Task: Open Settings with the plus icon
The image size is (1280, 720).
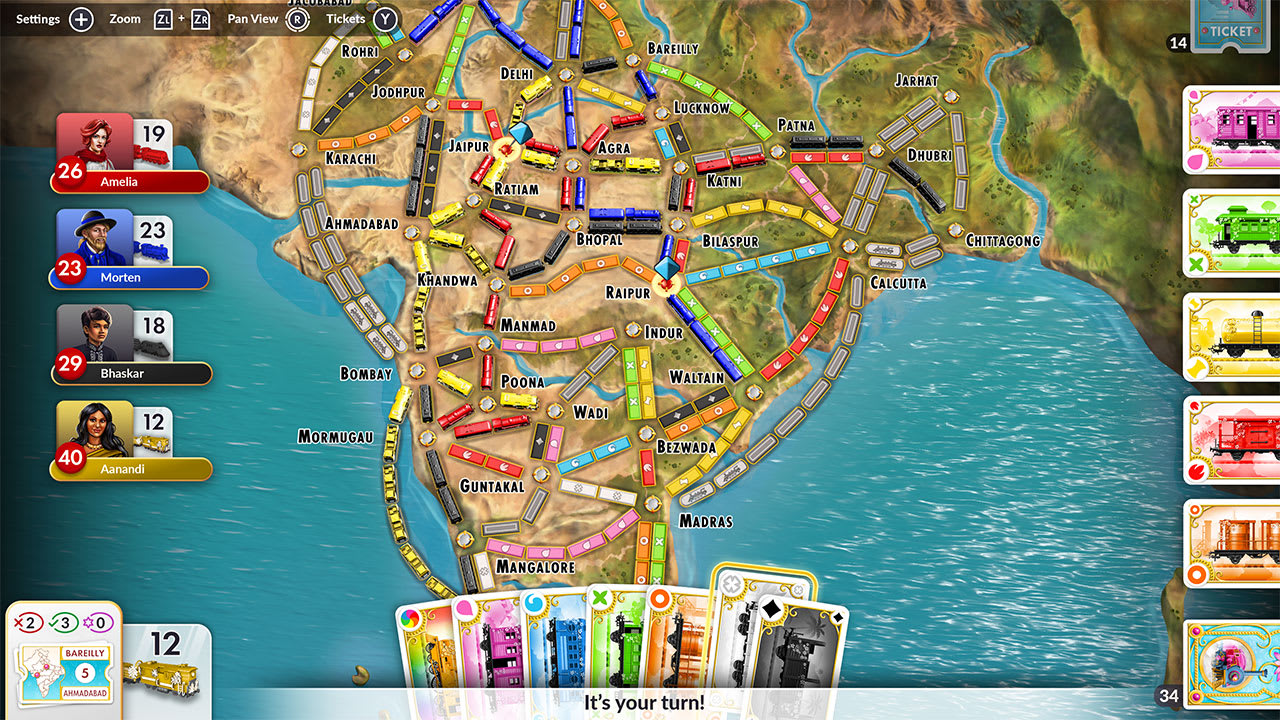Action: click(80, 18)
